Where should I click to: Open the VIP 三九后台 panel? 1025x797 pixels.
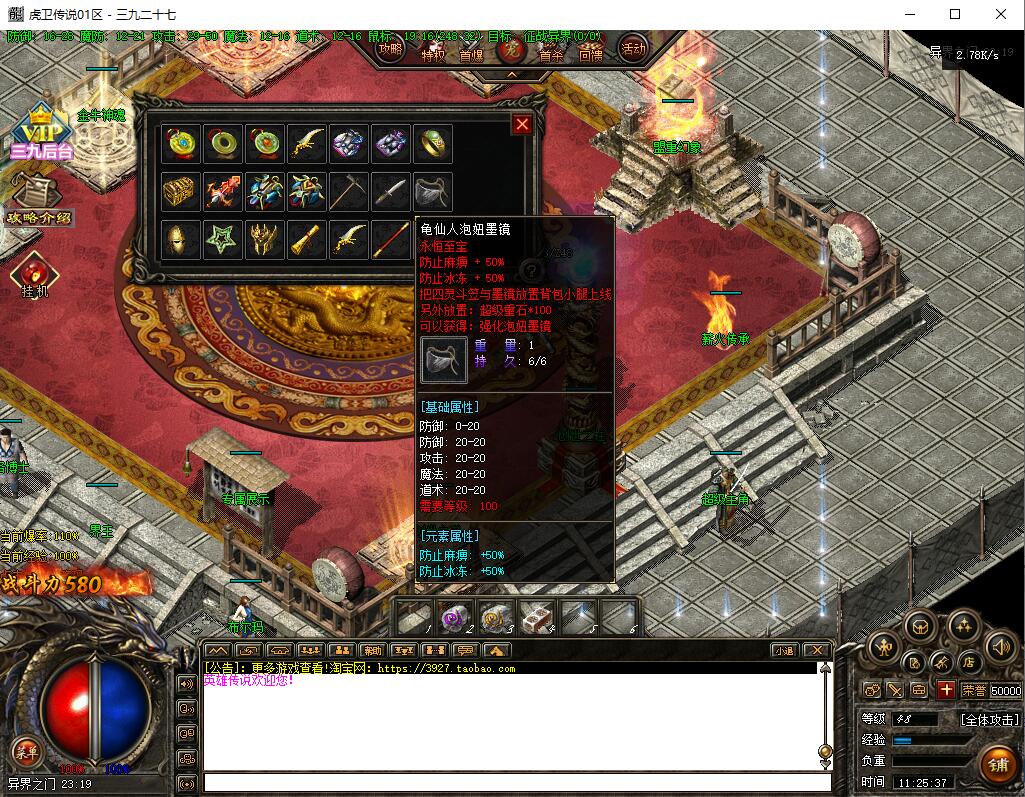[42, 131]
